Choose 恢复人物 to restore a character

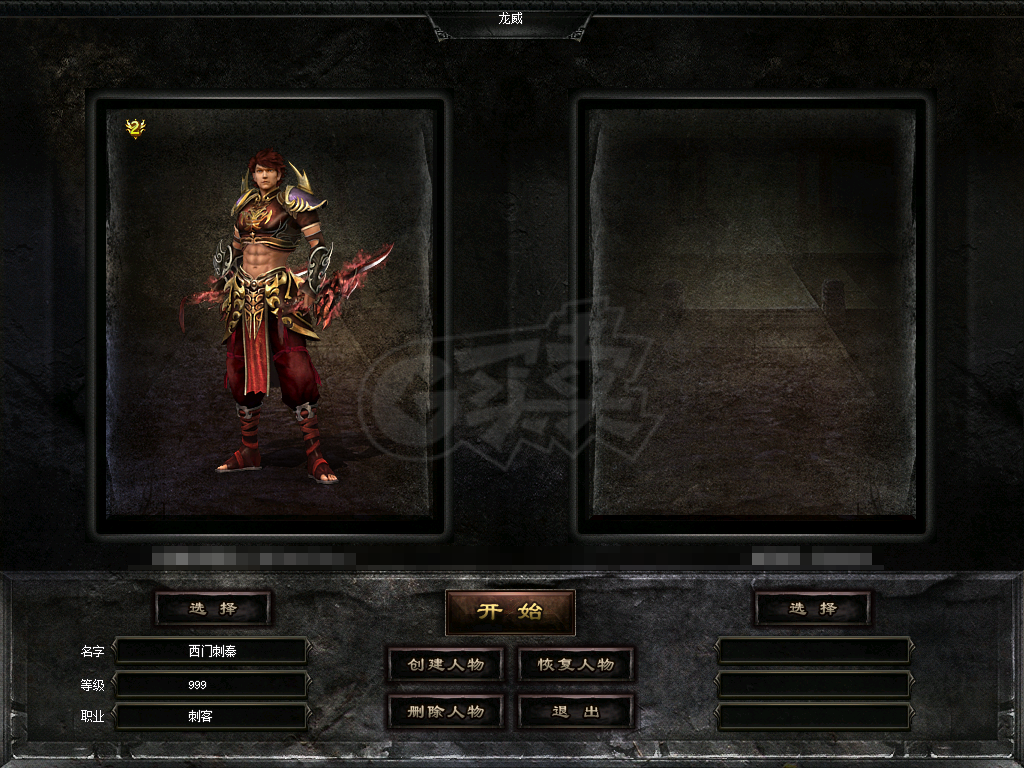(576, 665)
